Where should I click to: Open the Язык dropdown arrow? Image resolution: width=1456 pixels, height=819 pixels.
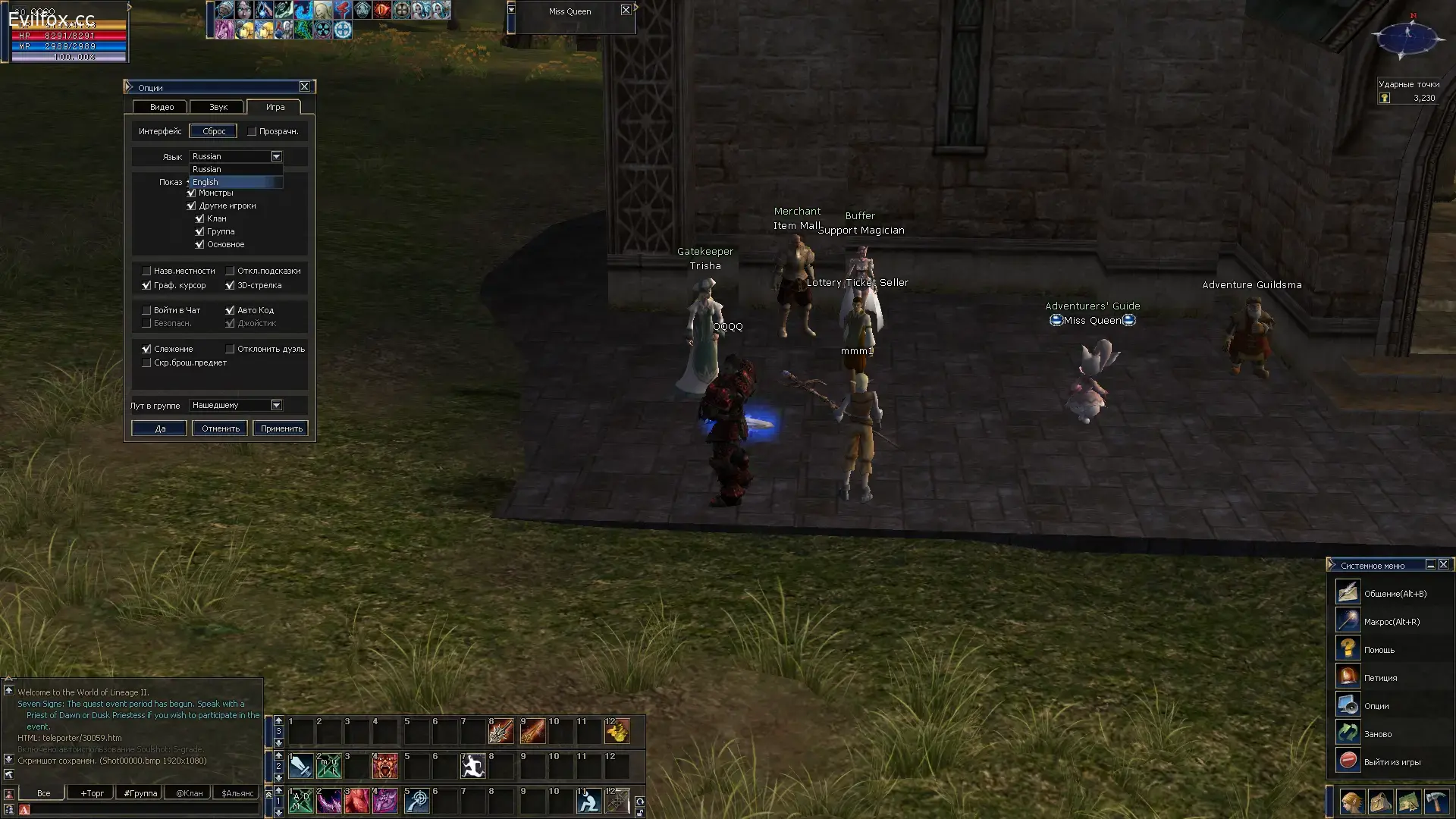276,156
